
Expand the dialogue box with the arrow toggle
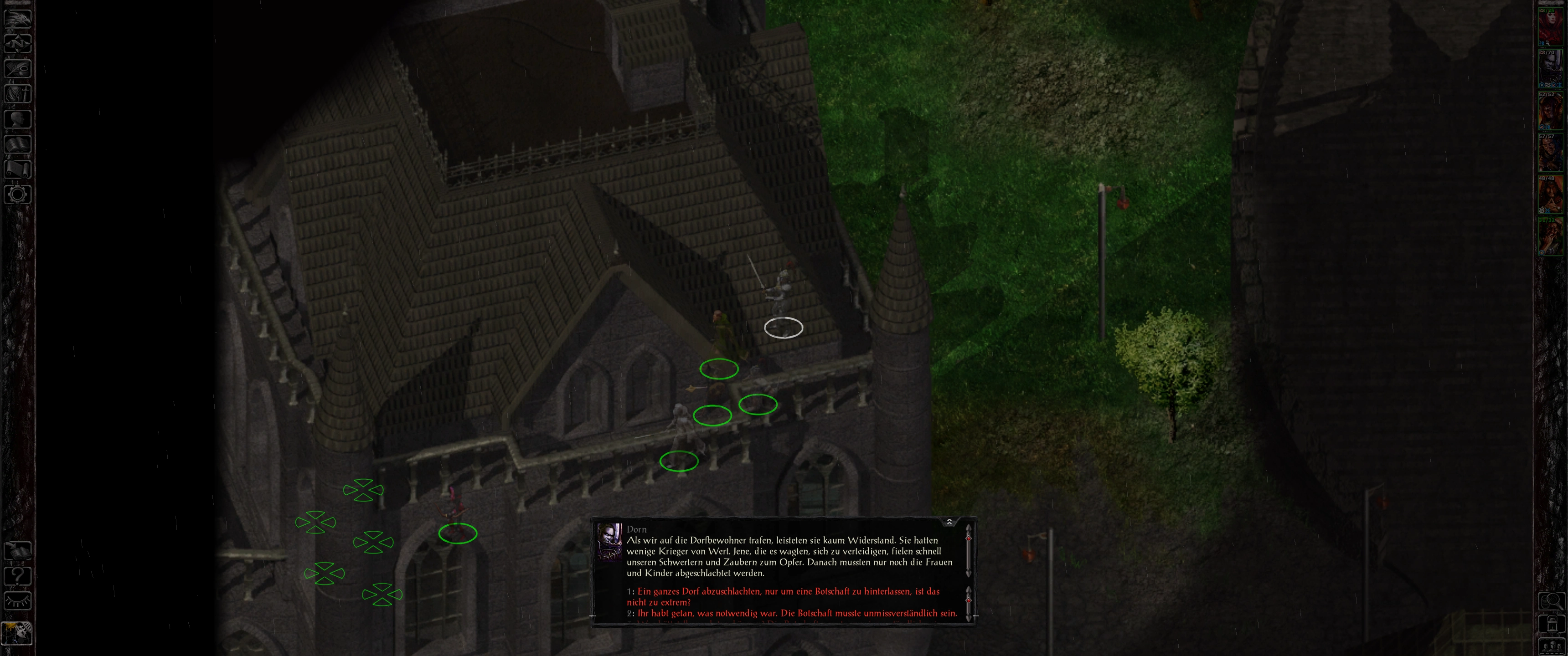point(949,522)
